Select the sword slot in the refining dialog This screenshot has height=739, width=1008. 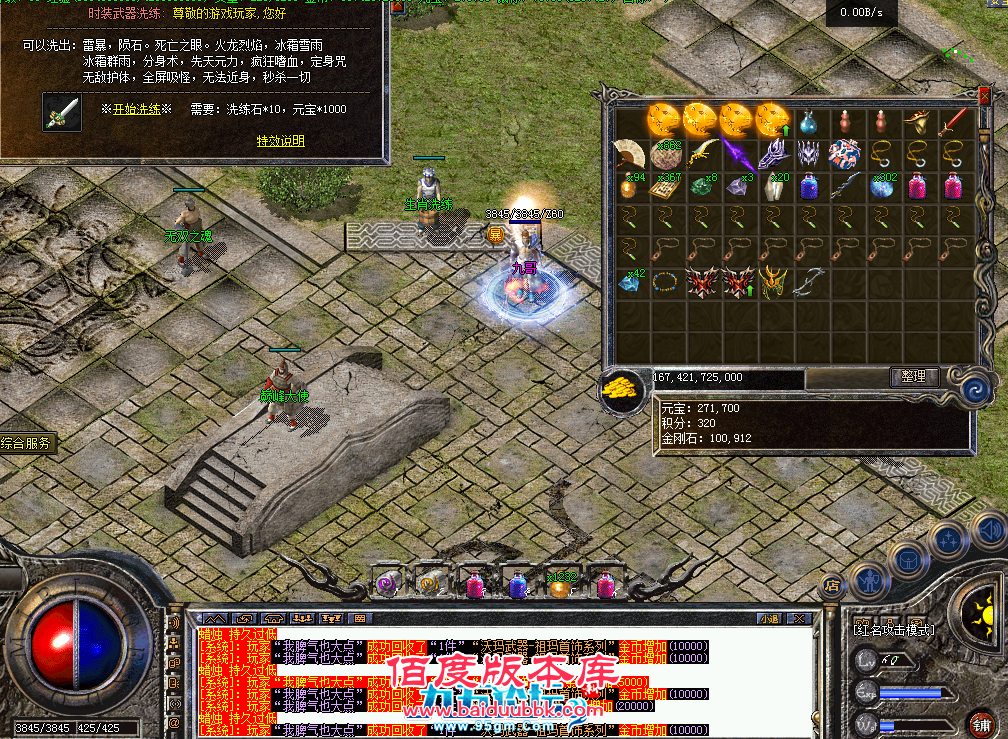[62, 112]
